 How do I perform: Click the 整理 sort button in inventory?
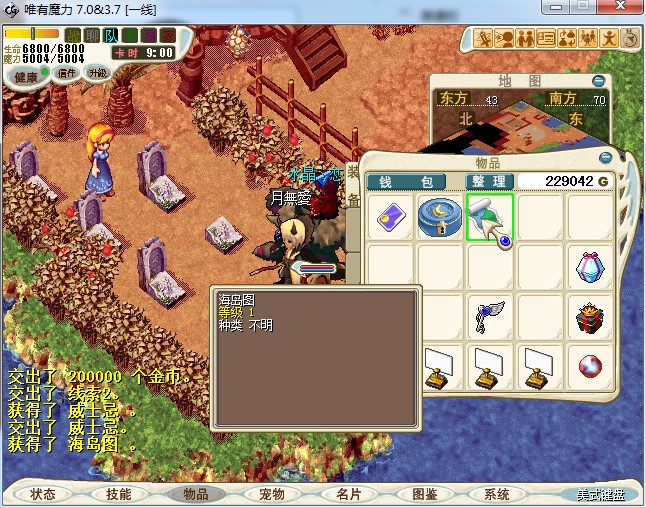point(489,181)
